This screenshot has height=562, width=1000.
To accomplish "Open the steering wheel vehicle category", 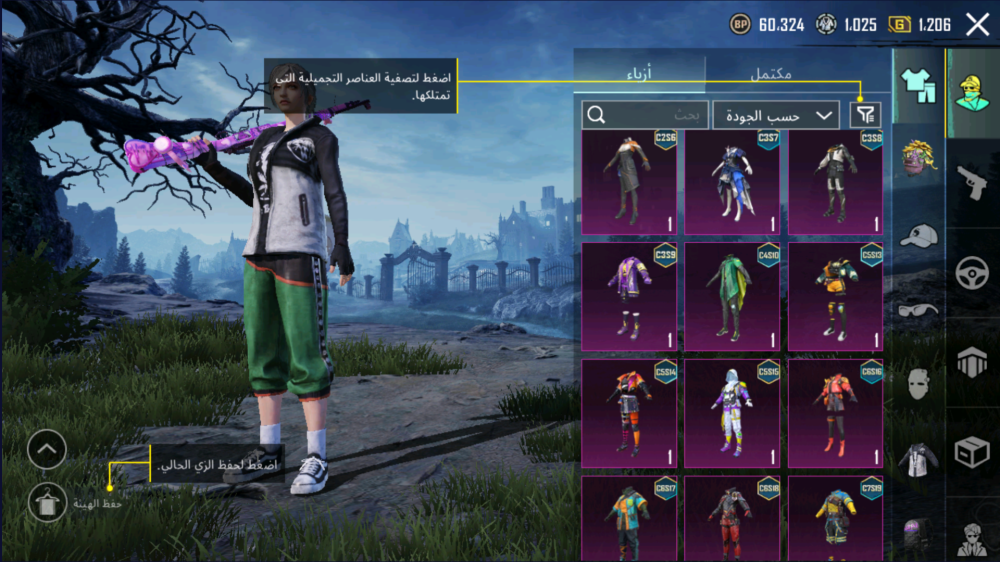I will pyautogui.click(x=971, y=273).
